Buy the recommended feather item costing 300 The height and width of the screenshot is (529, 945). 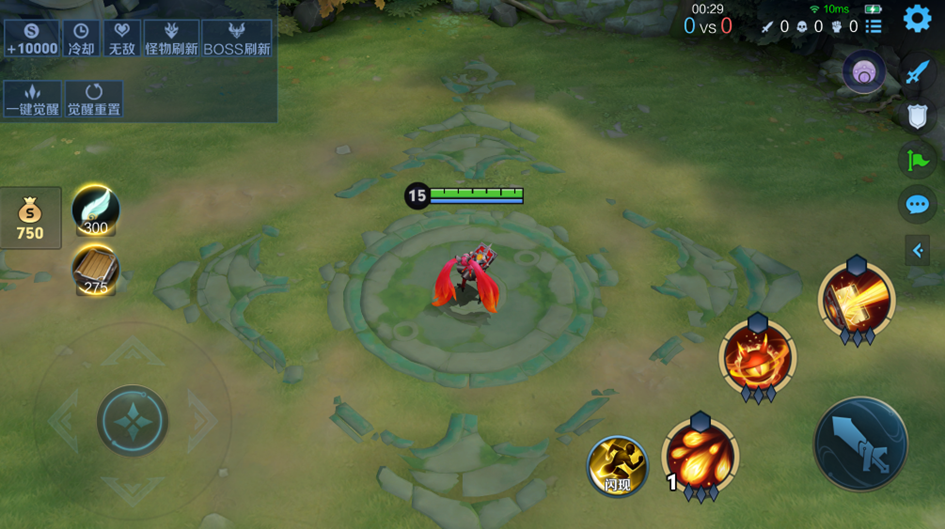point(96,210)
